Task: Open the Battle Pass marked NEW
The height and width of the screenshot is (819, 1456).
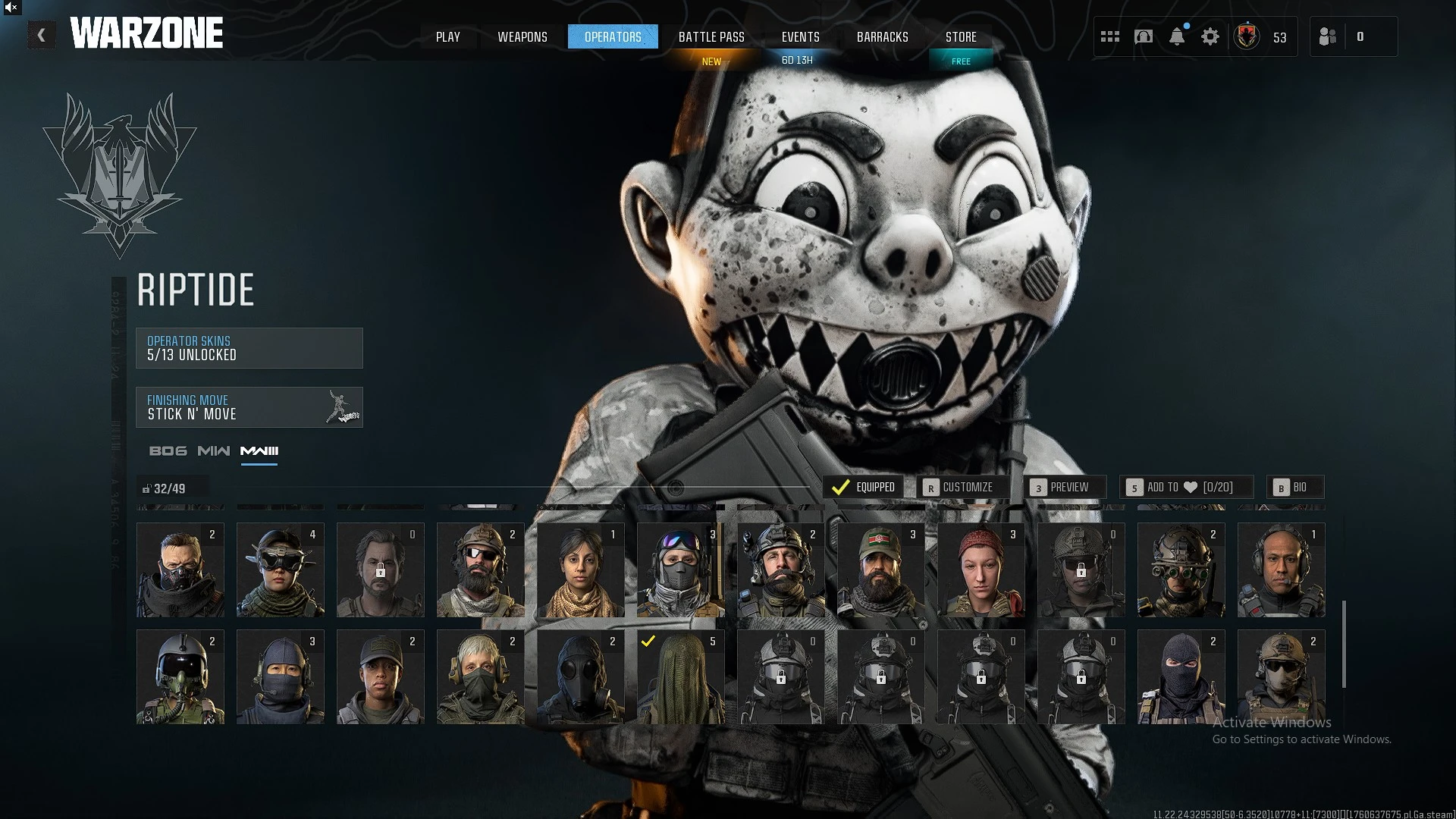Action: point(711,36)
